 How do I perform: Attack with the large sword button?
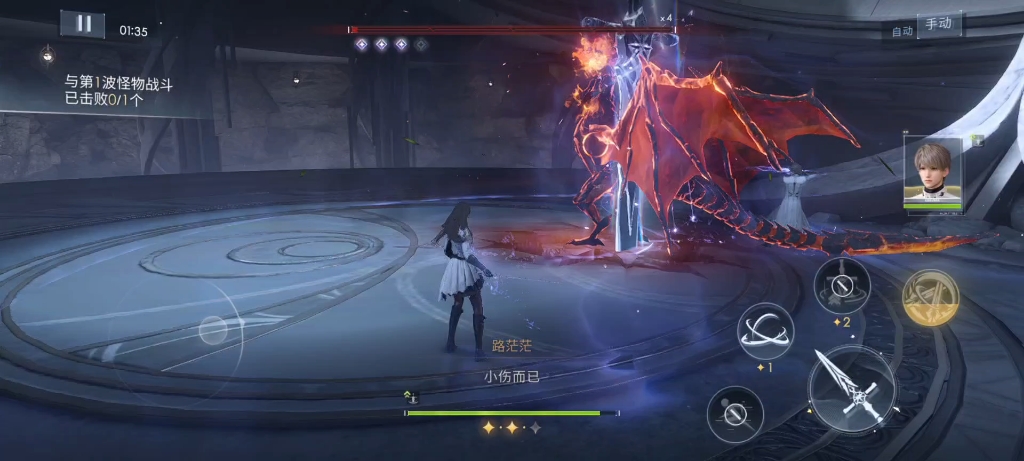pyautogui.click(x=850, y=387)
